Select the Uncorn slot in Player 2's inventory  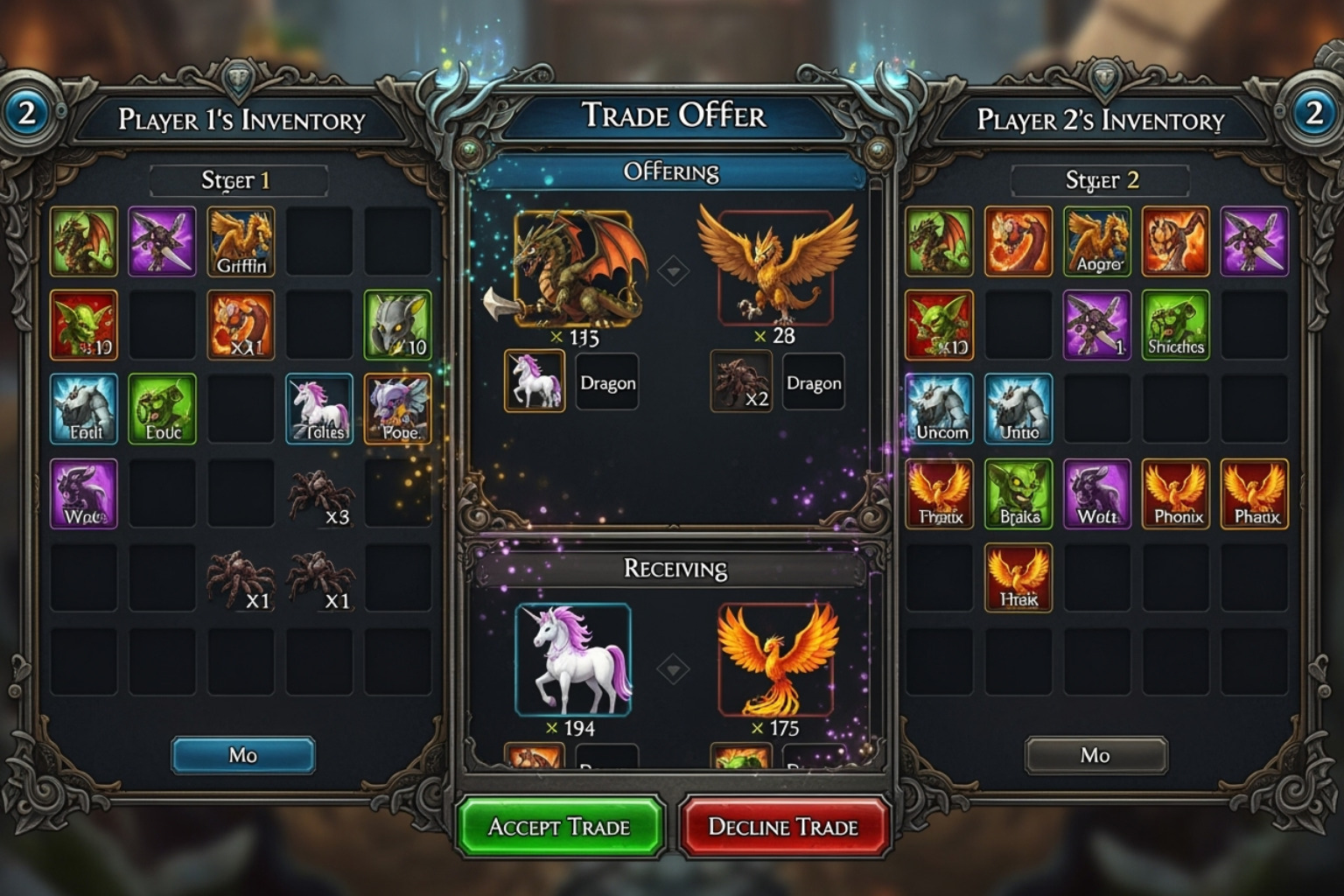940,409
